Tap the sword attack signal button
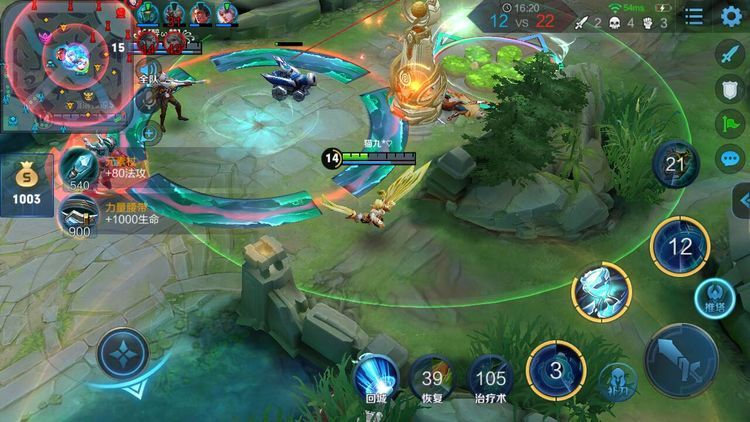The width and height of the screenshot is (750, 422). pyautogui.click(x=732, y=54)
